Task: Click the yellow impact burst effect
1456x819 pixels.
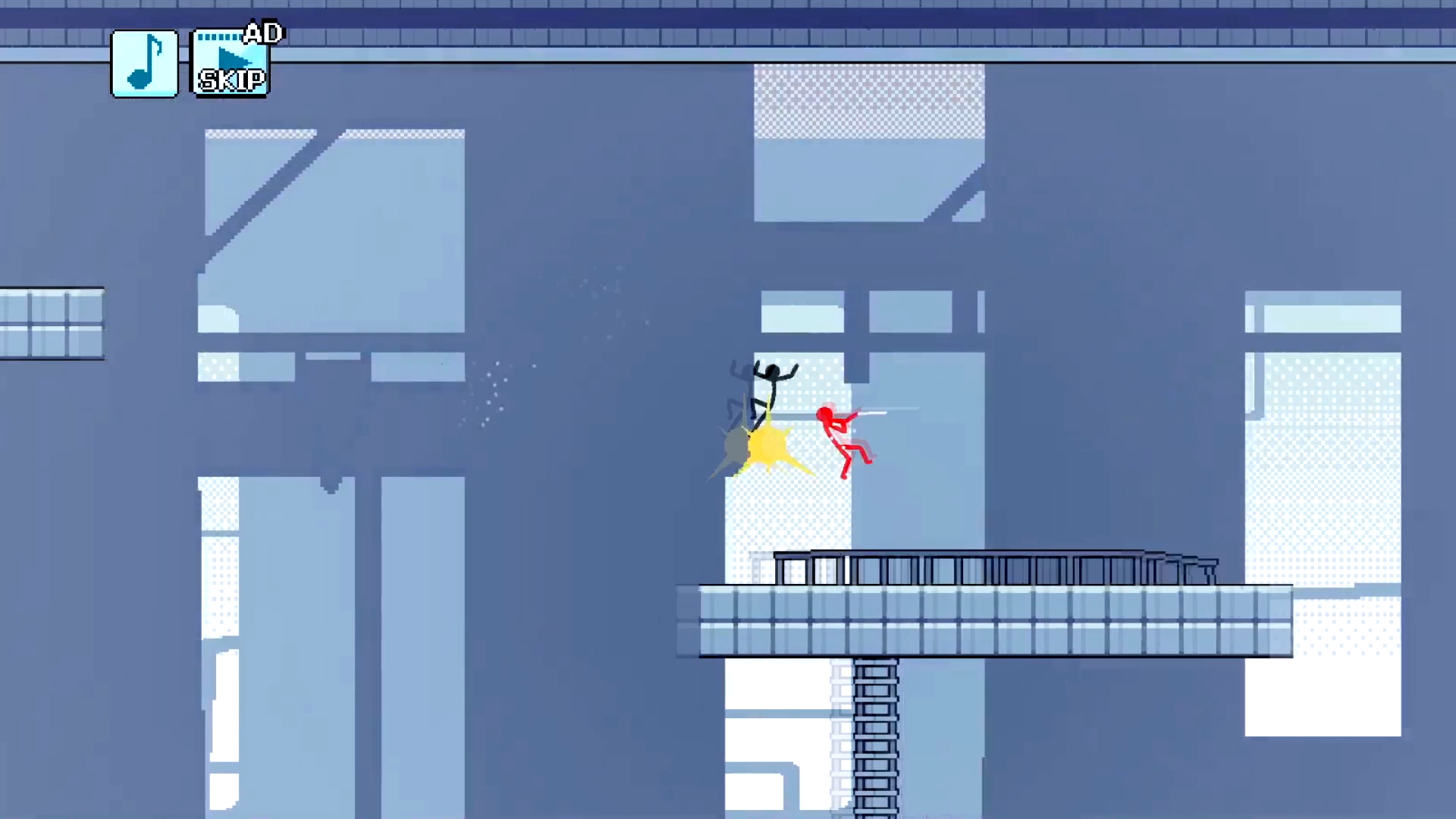Action: [x=770, y=447]
